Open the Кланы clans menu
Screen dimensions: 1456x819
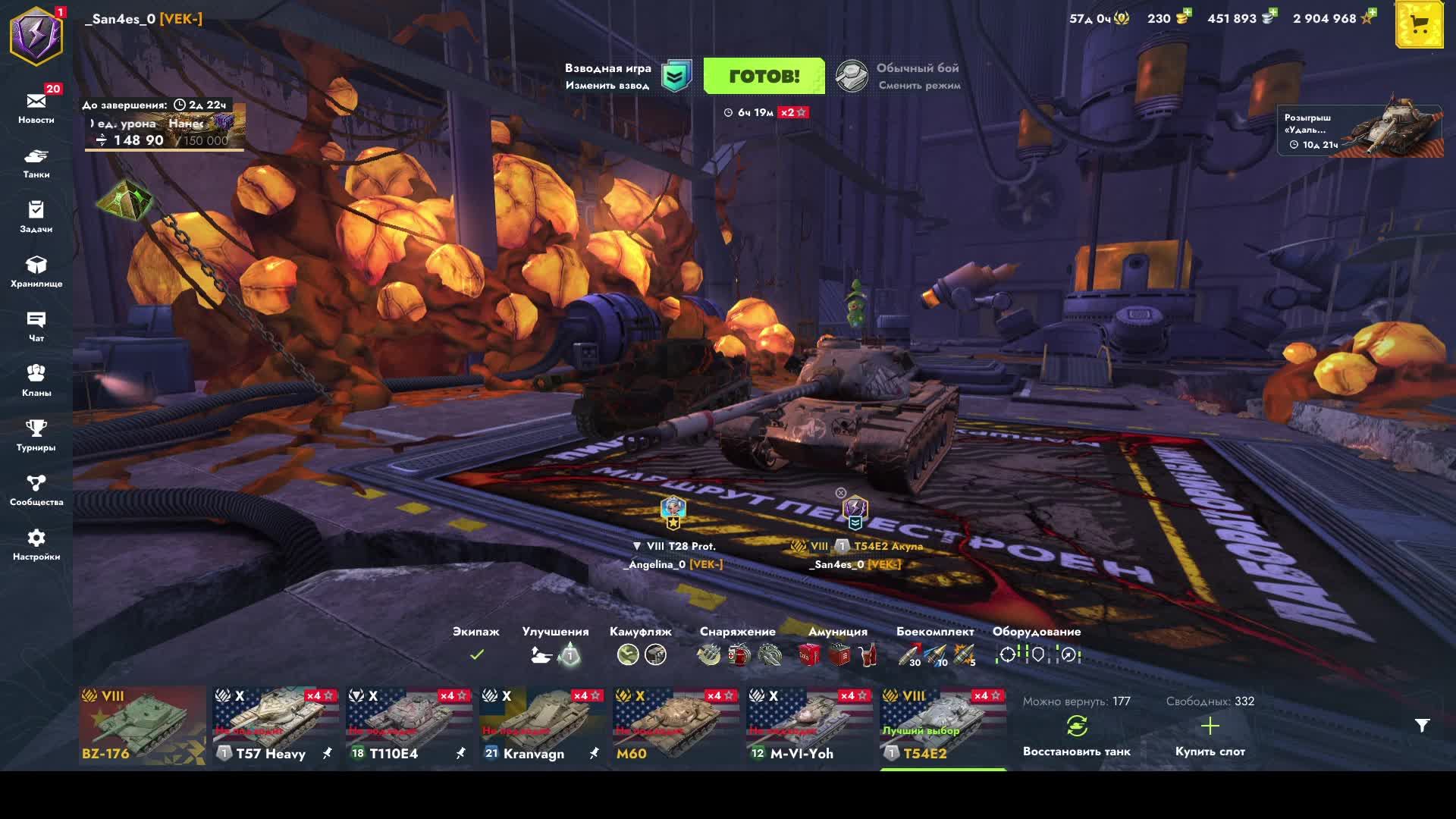tap(36, 380)
